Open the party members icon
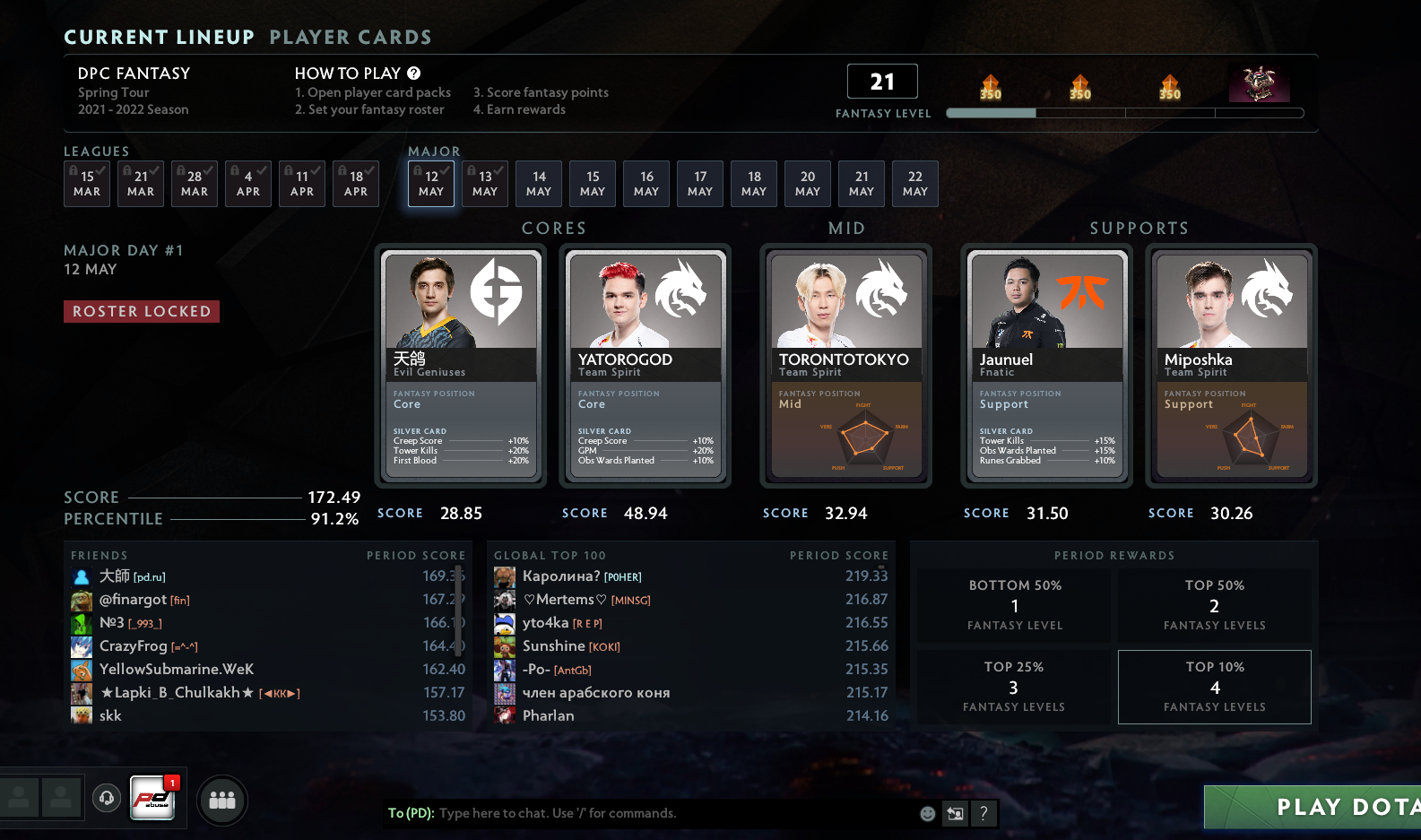Viewport: 1421px width, 840px height. (222, 800)
